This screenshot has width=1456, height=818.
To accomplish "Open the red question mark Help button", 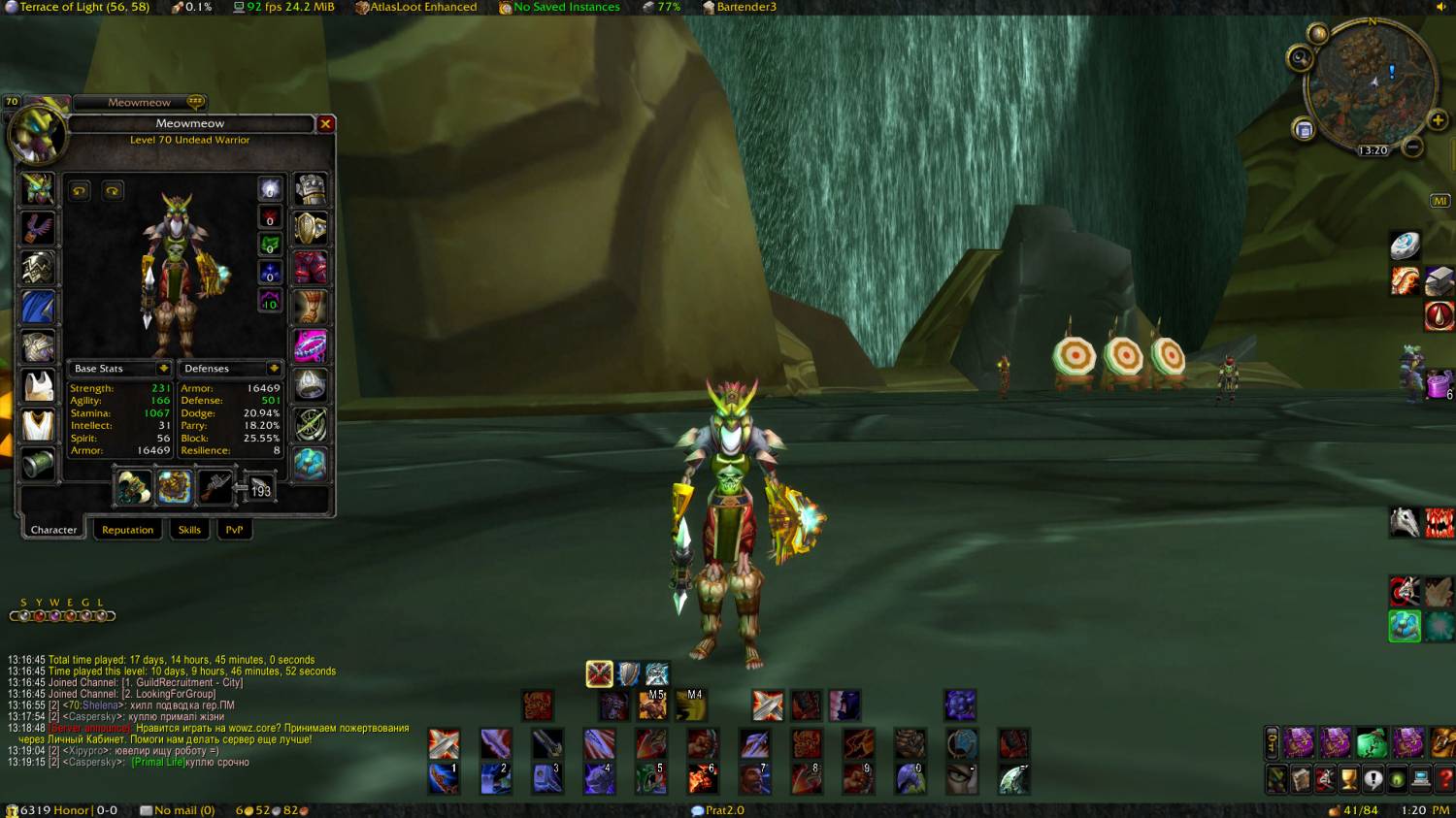I will (x=1445, y=779).
